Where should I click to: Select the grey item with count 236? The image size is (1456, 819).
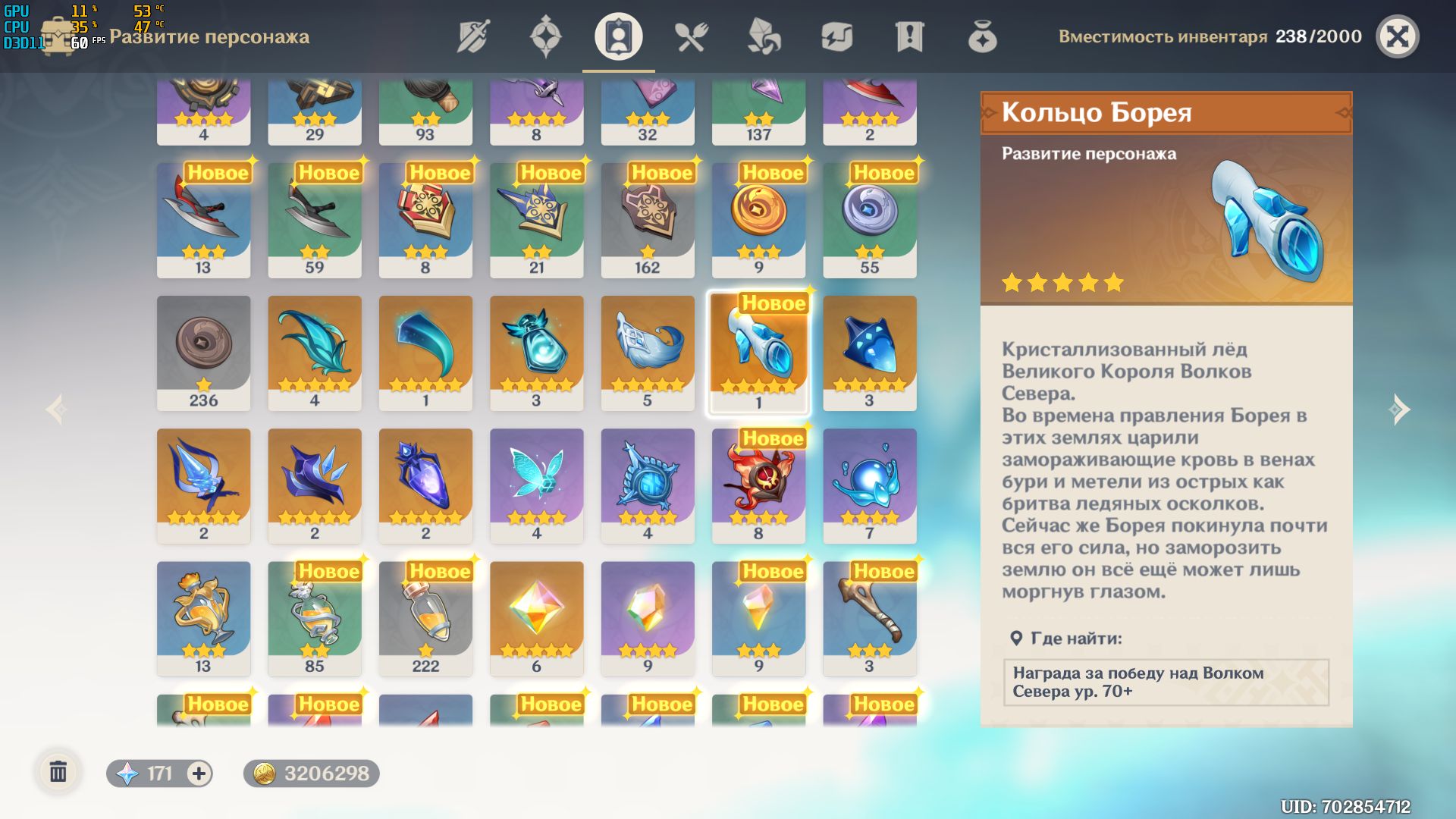203,351
